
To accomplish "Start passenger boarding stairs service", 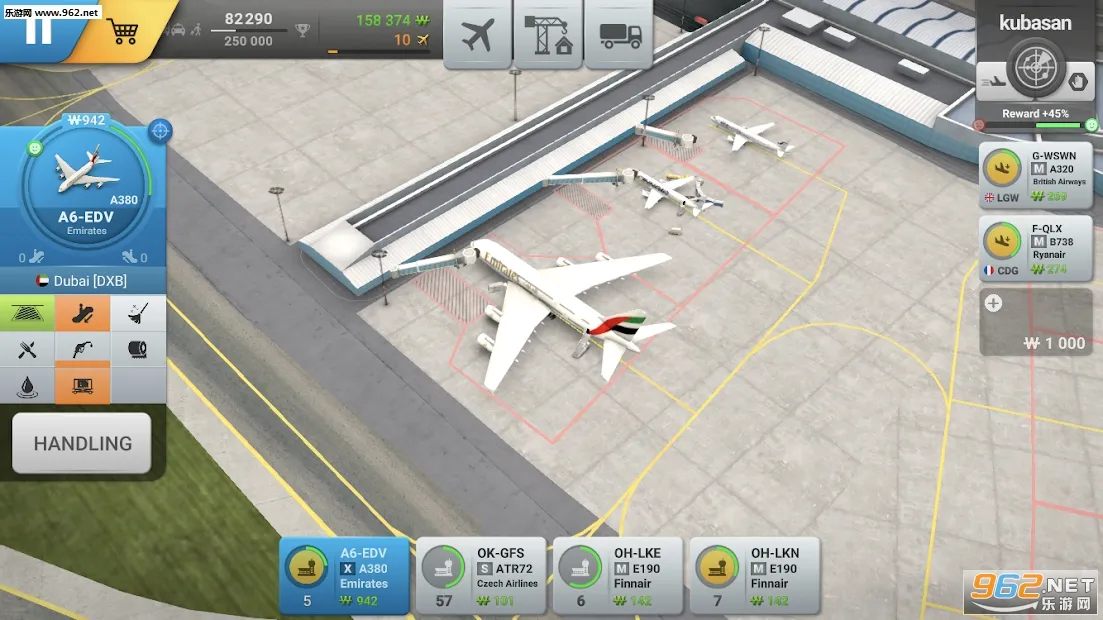I will pos(83,314).
